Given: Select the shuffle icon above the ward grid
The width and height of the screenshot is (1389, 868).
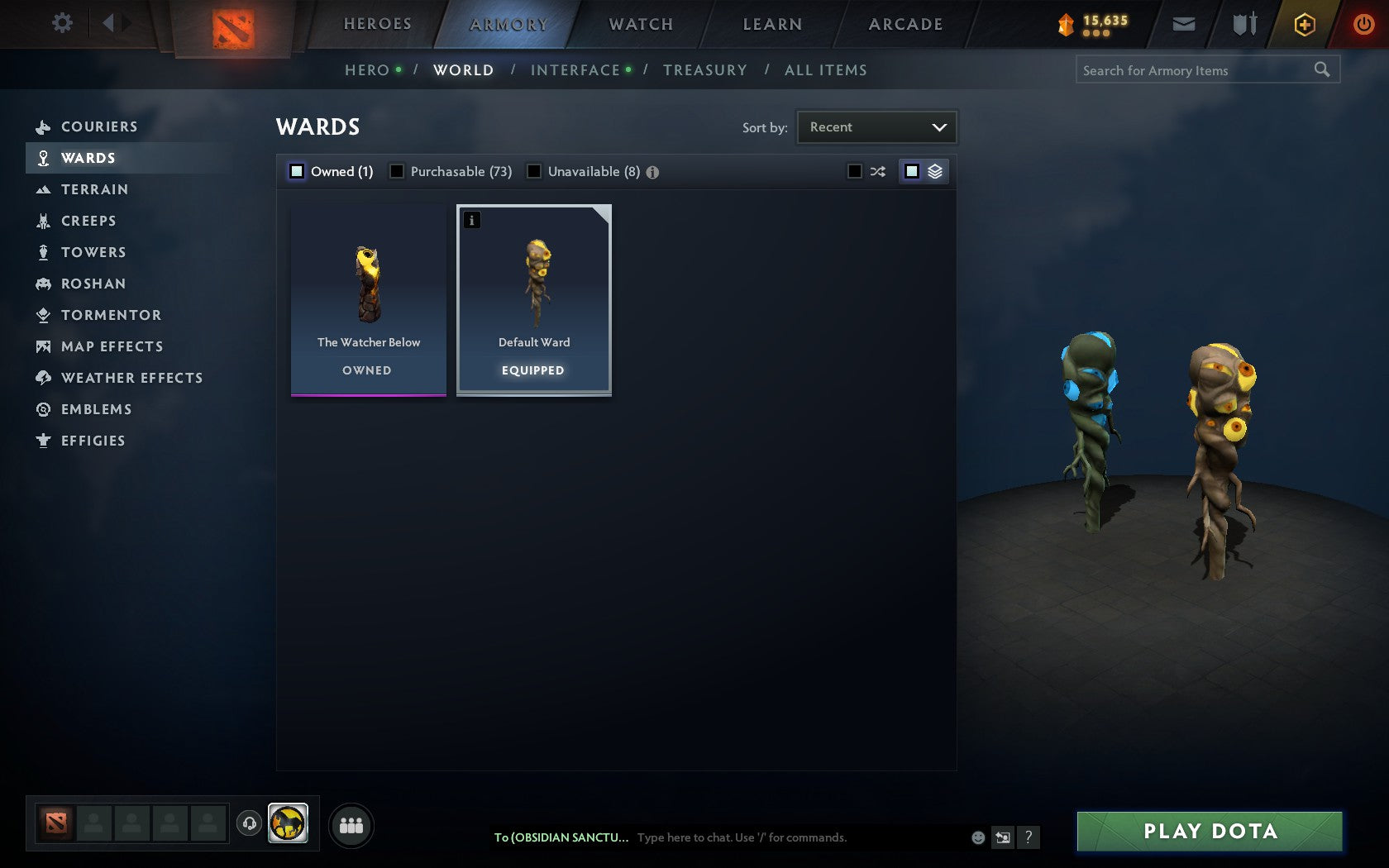Looking at the screenshot, I should (879, 172).
